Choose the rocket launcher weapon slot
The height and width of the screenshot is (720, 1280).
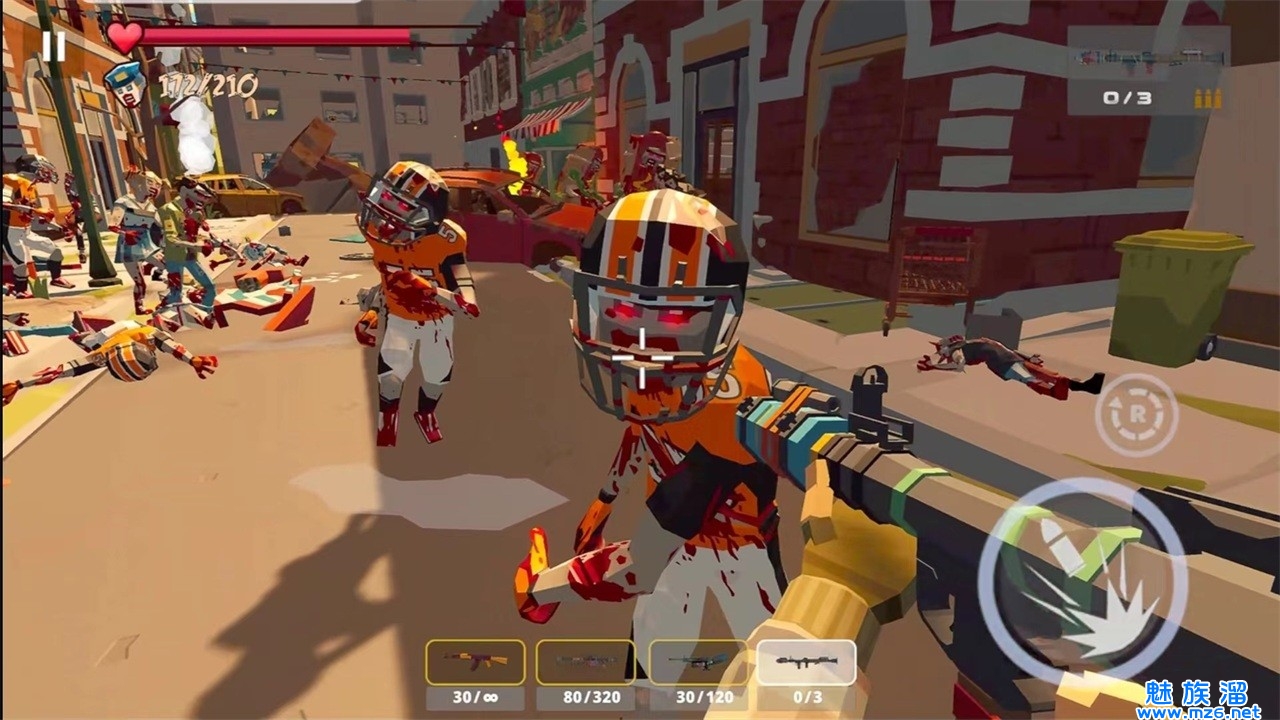tap(806, 662)
